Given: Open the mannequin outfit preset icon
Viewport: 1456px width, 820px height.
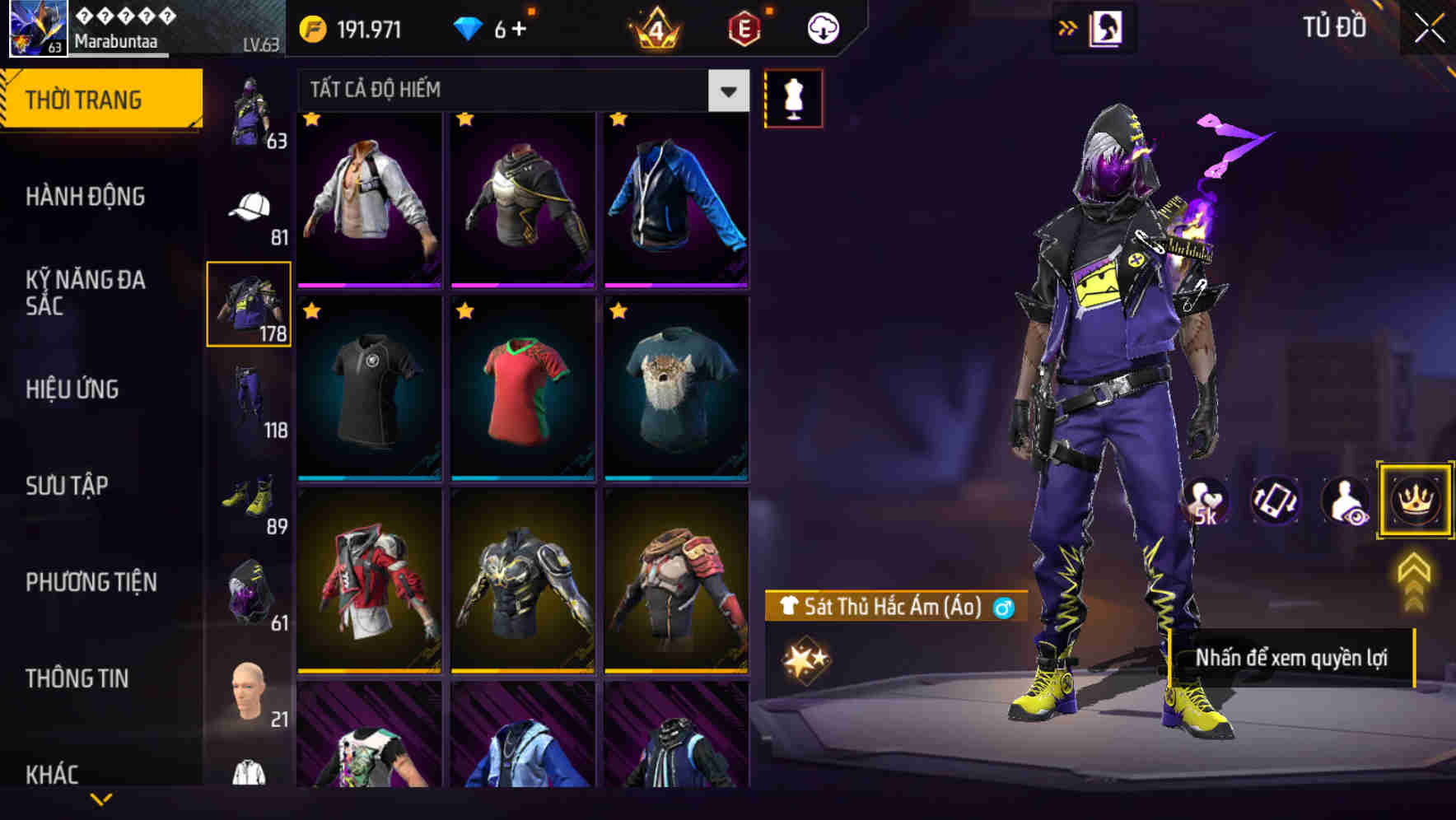Looking at the screenshot, I should coord(792,97).
